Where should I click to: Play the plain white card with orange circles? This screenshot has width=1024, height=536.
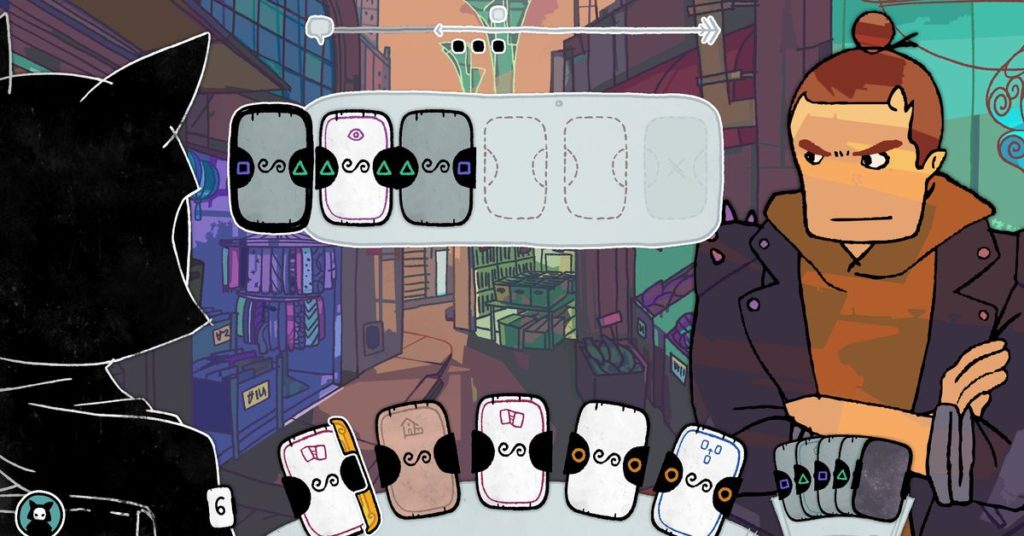pyautogui.click(x=607, y=458)
